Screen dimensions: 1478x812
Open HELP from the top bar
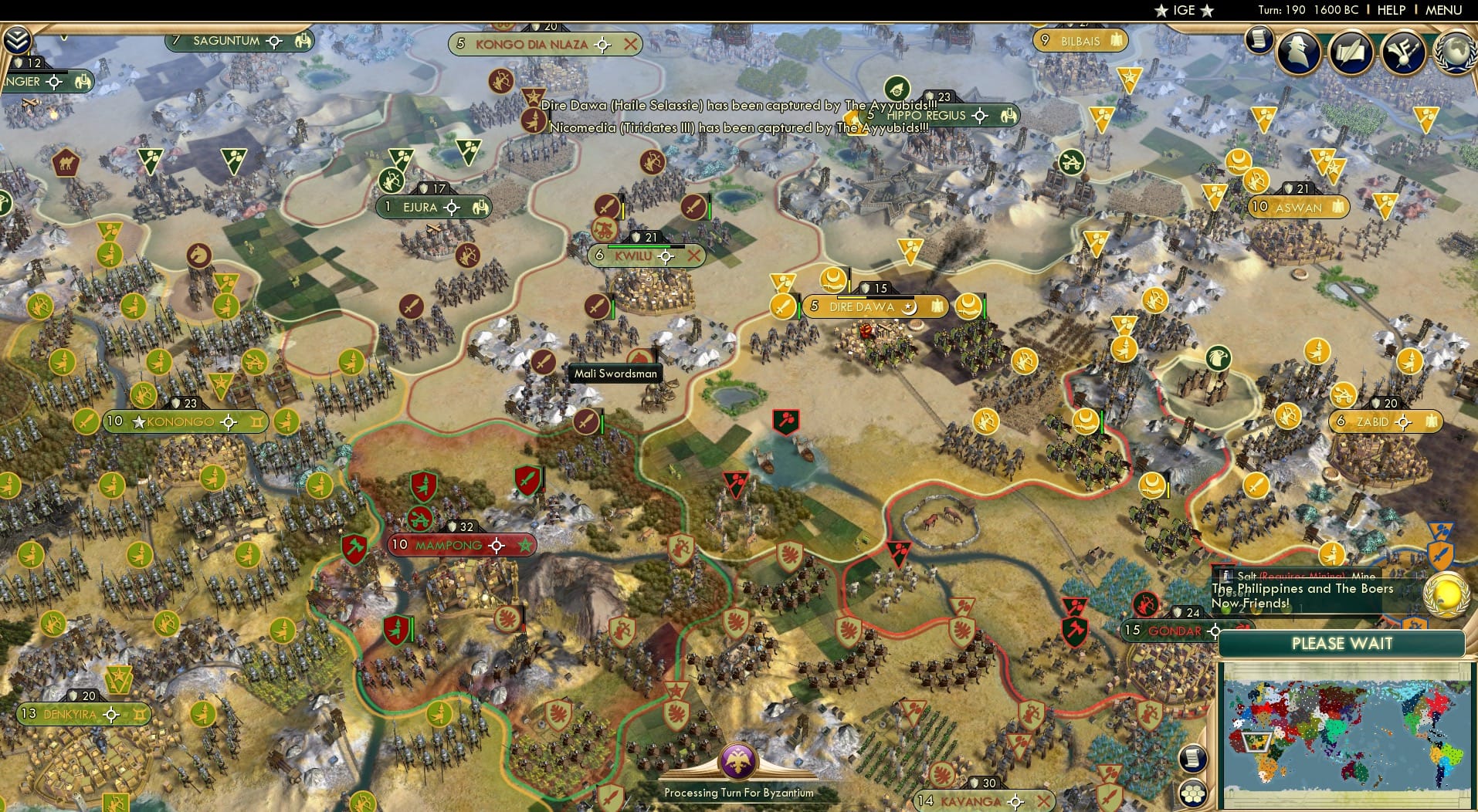[1390, 10]
